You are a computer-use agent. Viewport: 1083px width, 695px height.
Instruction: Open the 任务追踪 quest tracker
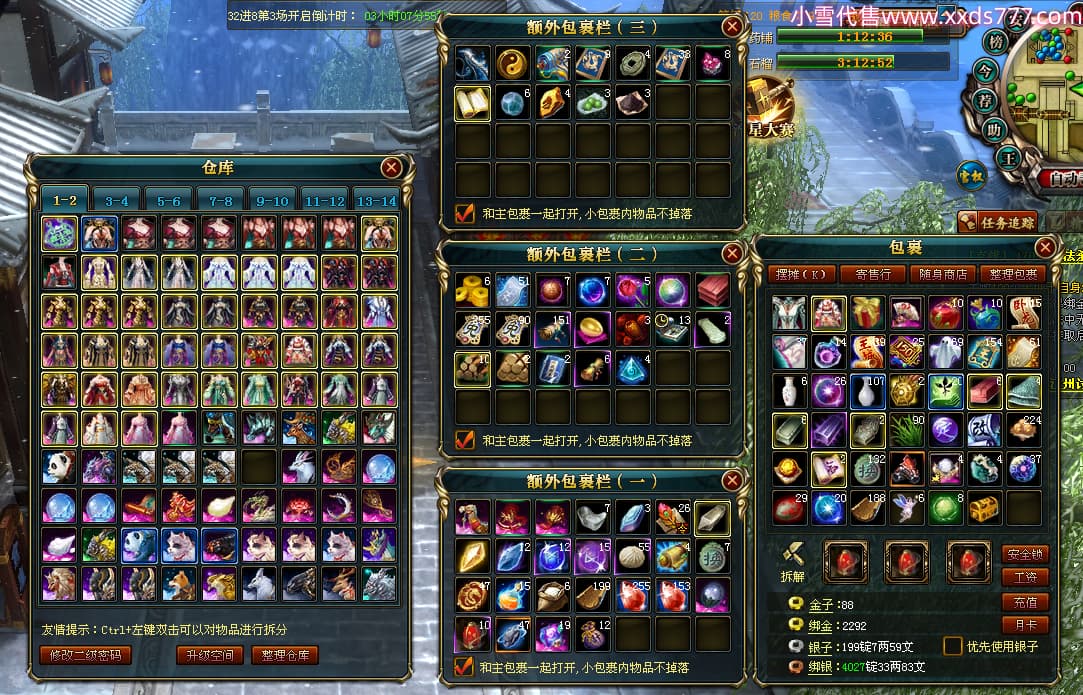pyautogui.click(x=997, y=222)
